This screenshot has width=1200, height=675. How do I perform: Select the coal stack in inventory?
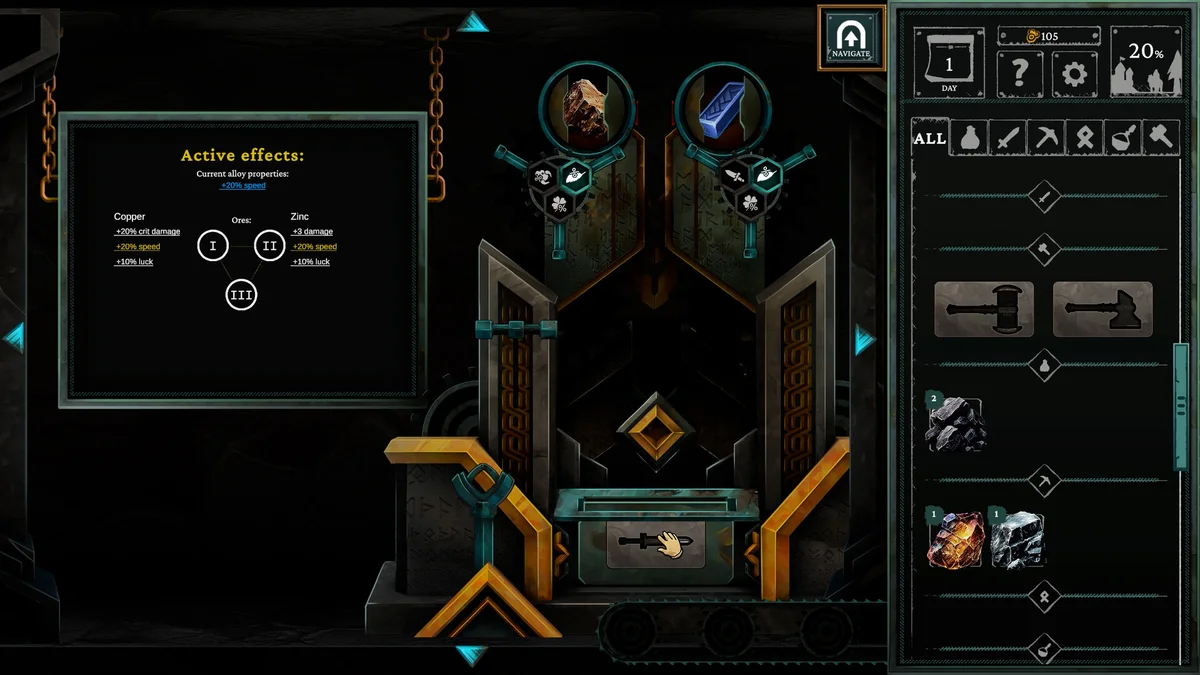pos(955,424)
